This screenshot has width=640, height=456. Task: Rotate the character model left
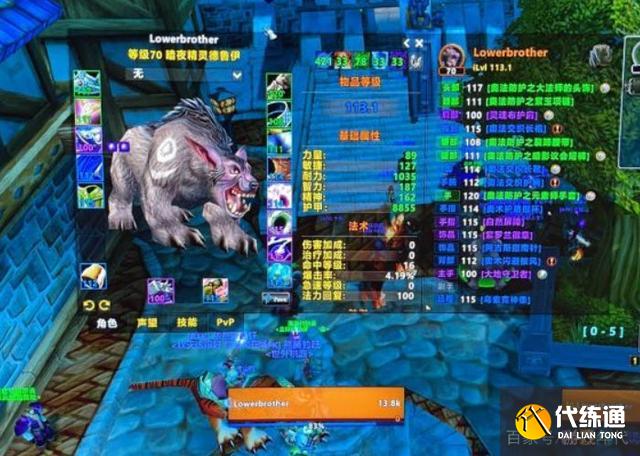(90, 305)
